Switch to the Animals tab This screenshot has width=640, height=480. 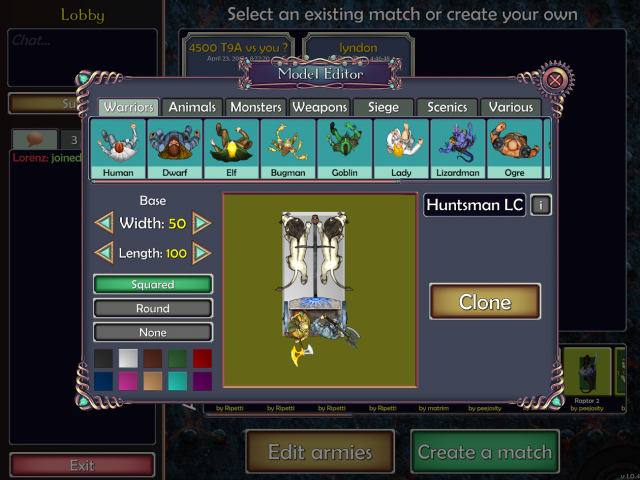pyautogui.click(x=192, y=107)
